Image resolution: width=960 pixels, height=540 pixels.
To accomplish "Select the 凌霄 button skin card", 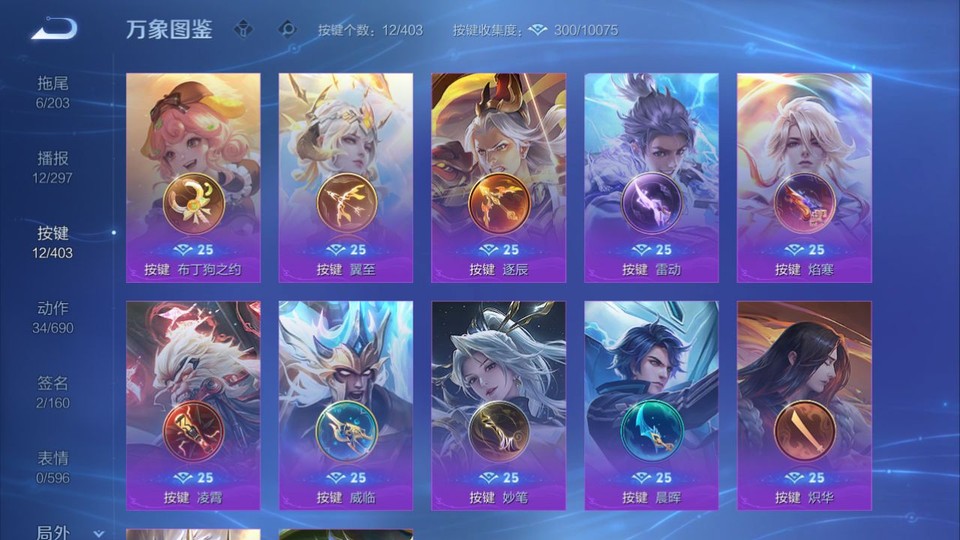I will pos(193,405).
